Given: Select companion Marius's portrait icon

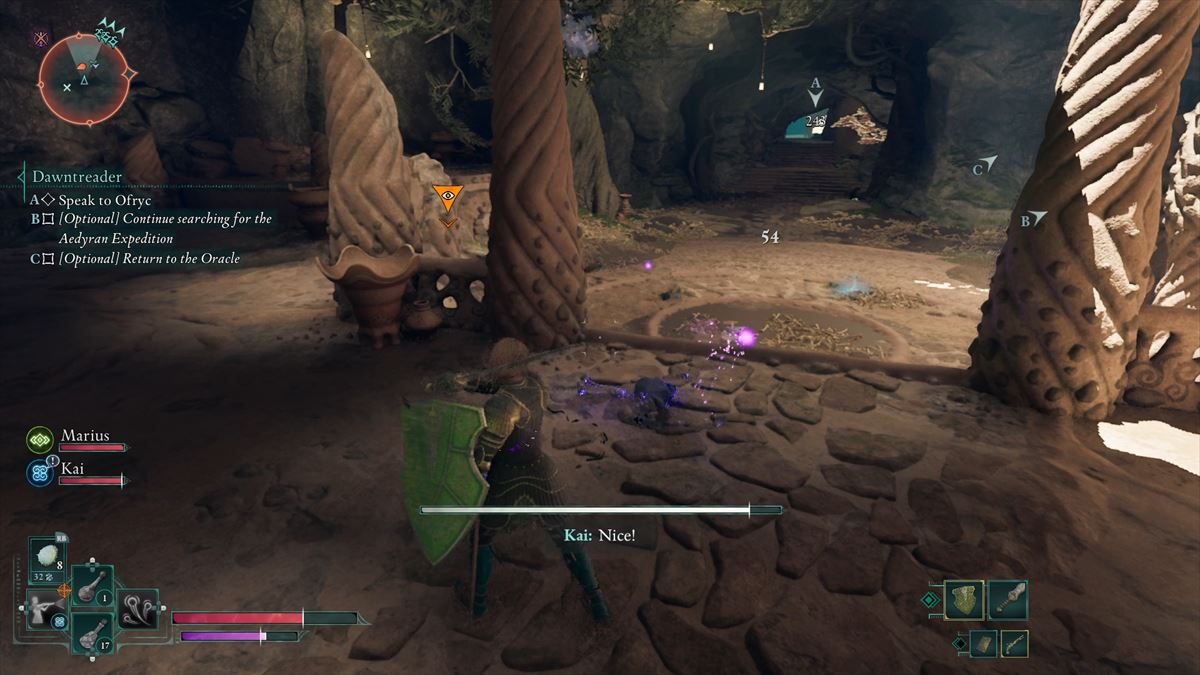Looking at the screenshot, I should [x=40, y=439].
